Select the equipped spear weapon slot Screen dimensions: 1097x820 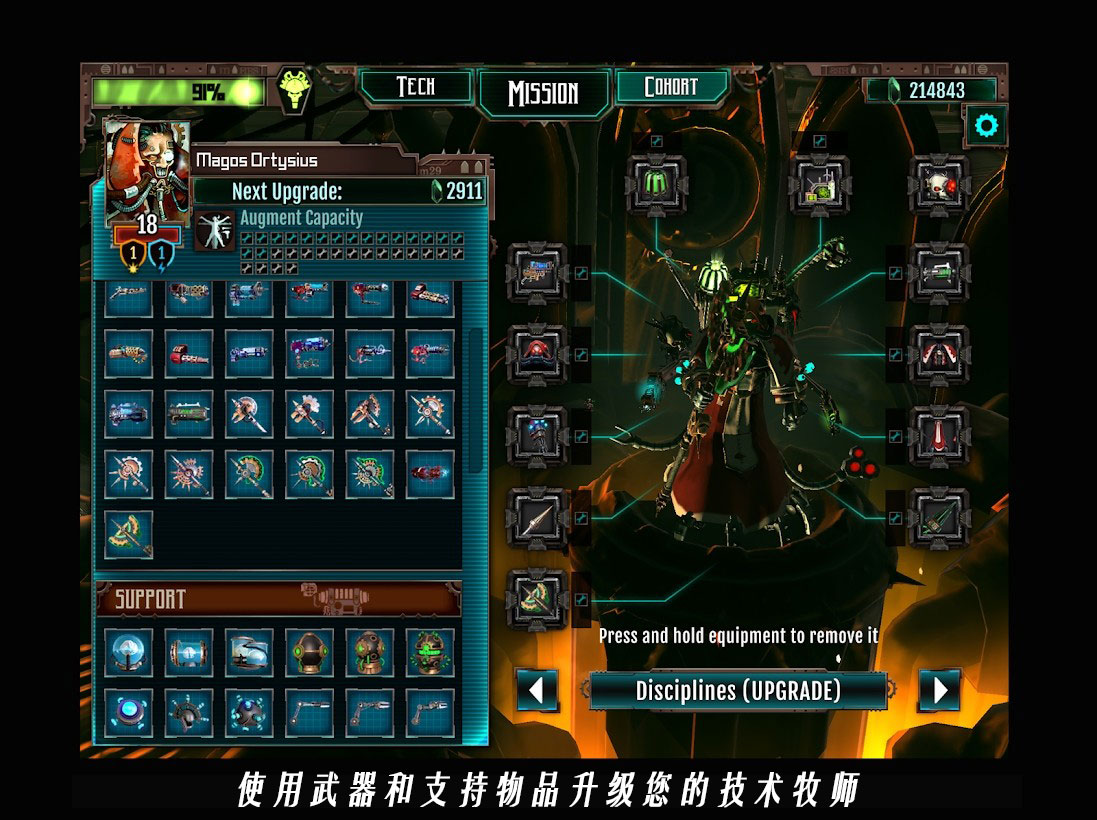[x=538, y=518]
